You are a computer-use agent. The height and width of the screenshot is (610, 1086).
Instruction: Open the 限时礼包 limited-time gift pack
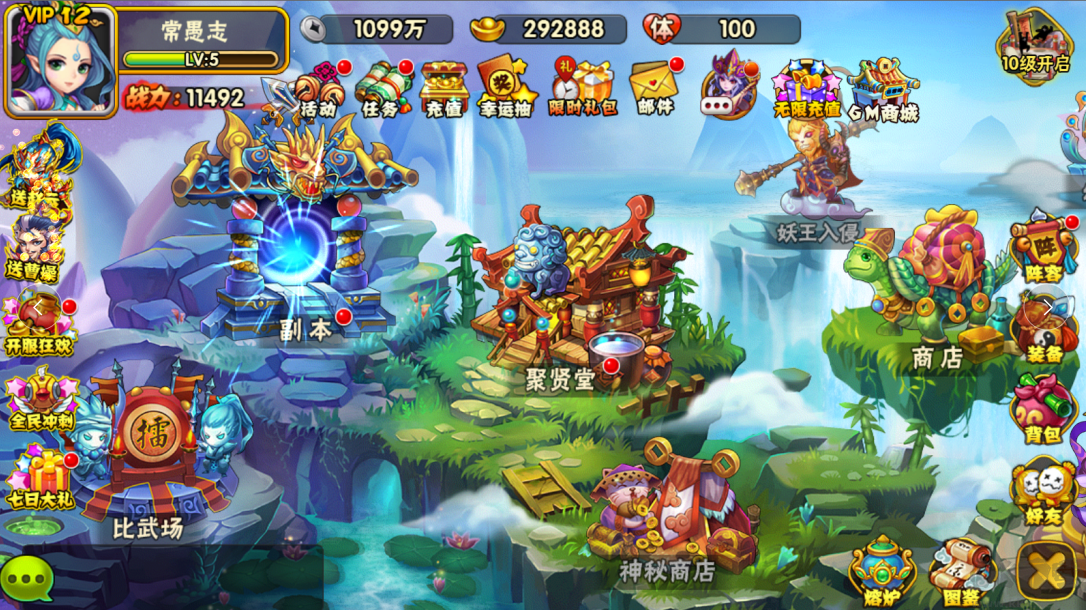click(582, 88)
